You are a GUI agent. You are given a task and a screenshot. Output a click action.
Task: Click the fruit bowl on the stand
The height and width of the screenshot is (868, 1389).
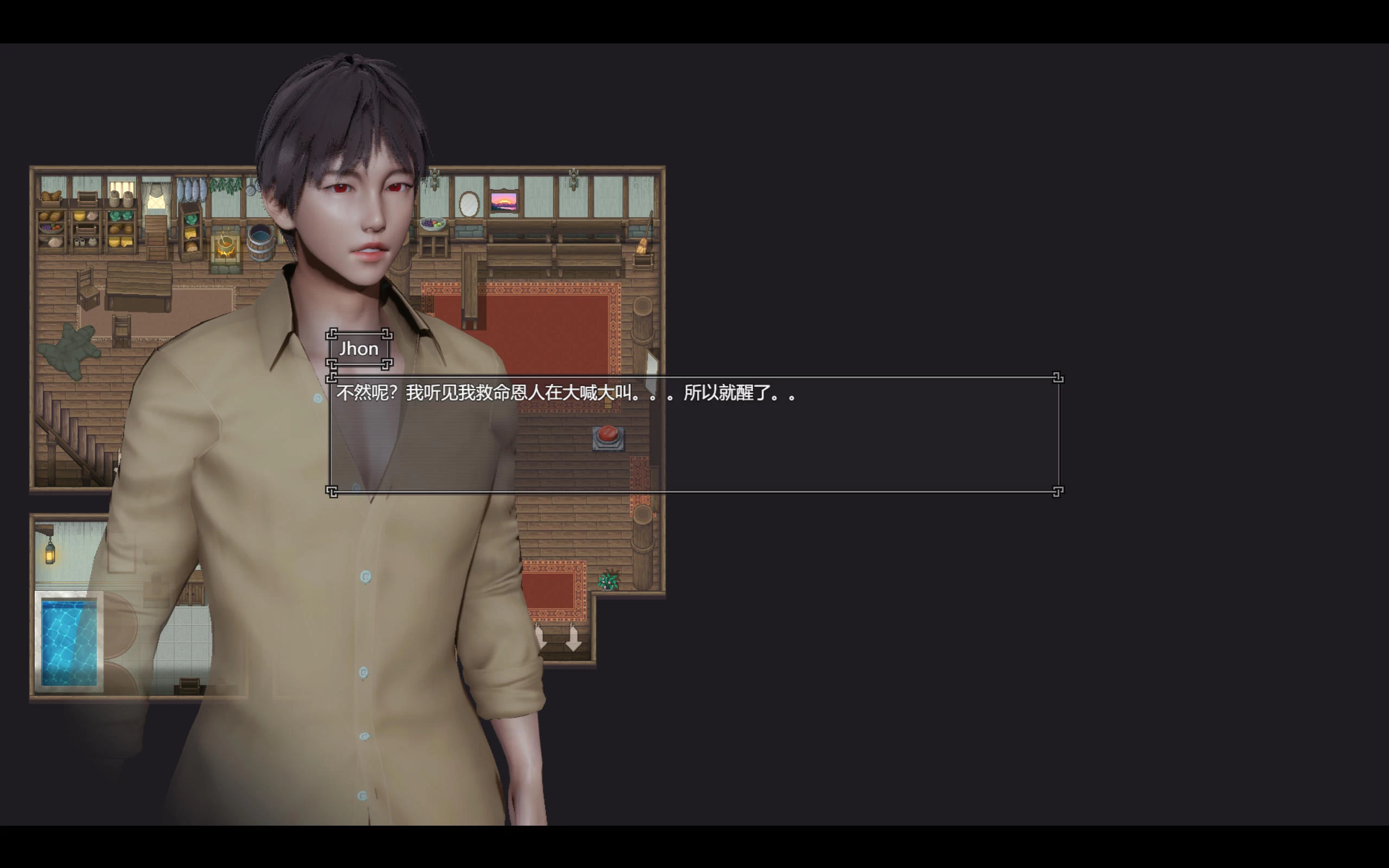pyautogui.click(x=432, y=224)
